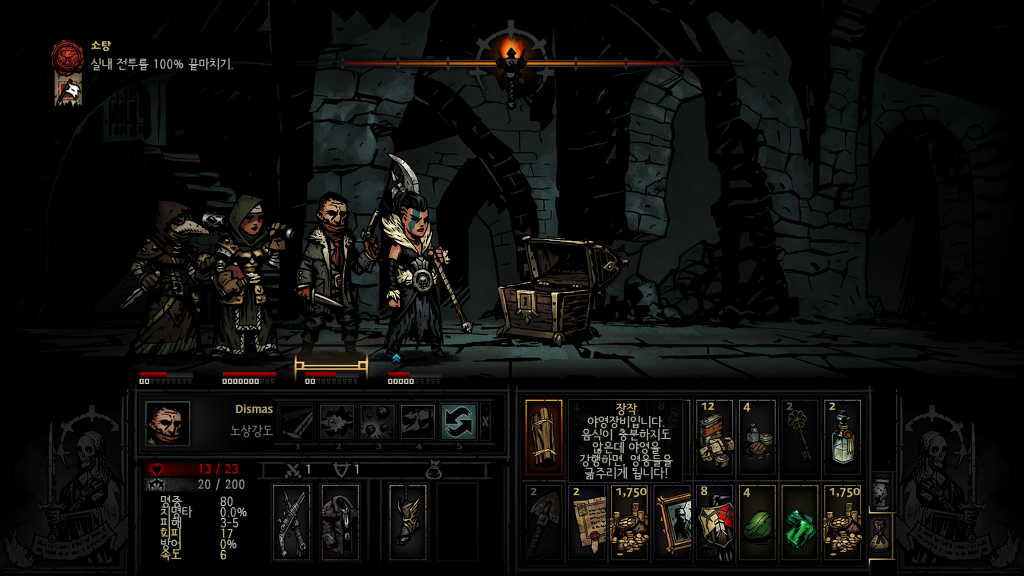Click the pass turn X button

click(x=486, y=421)
